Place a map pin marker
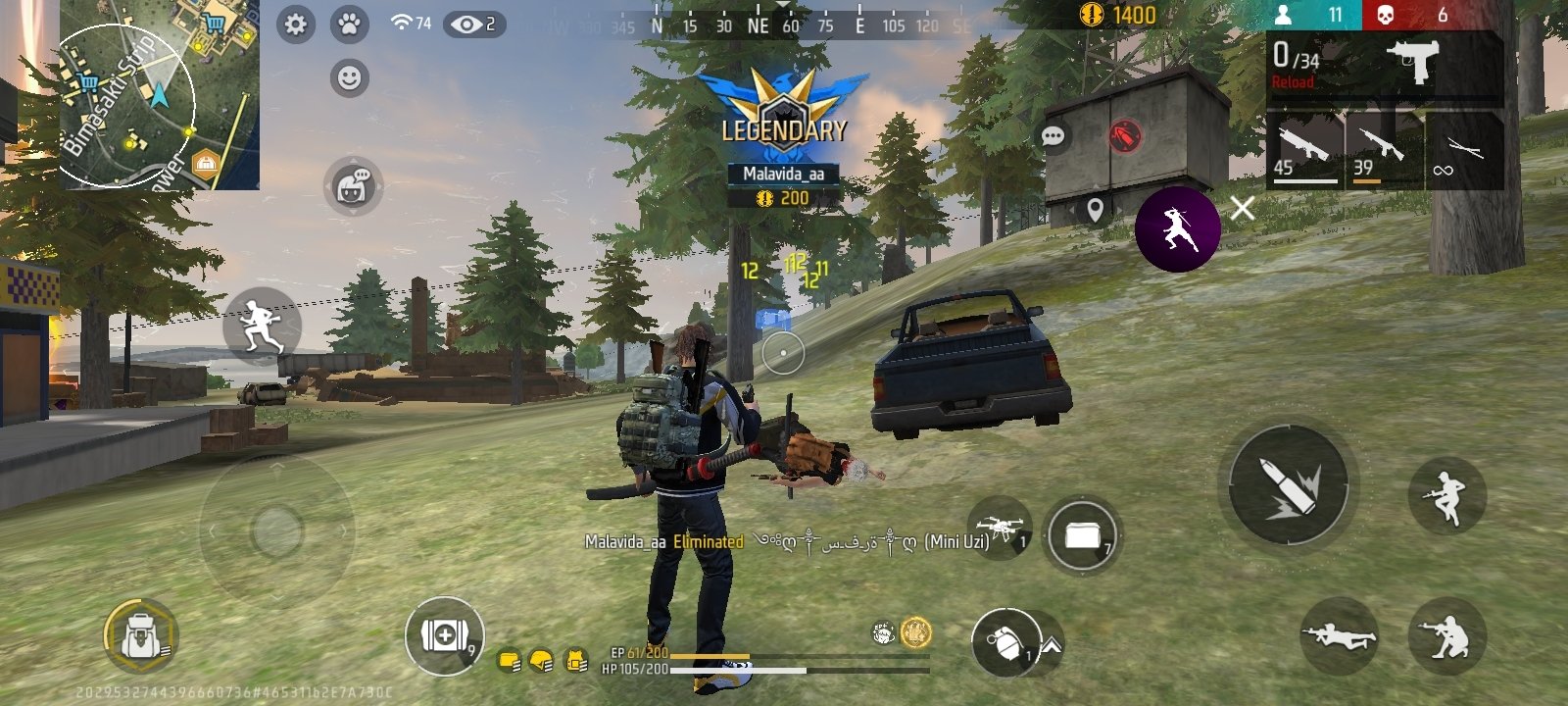Viewport: 1568px width, 706px height. click(x=1096, y=209)
